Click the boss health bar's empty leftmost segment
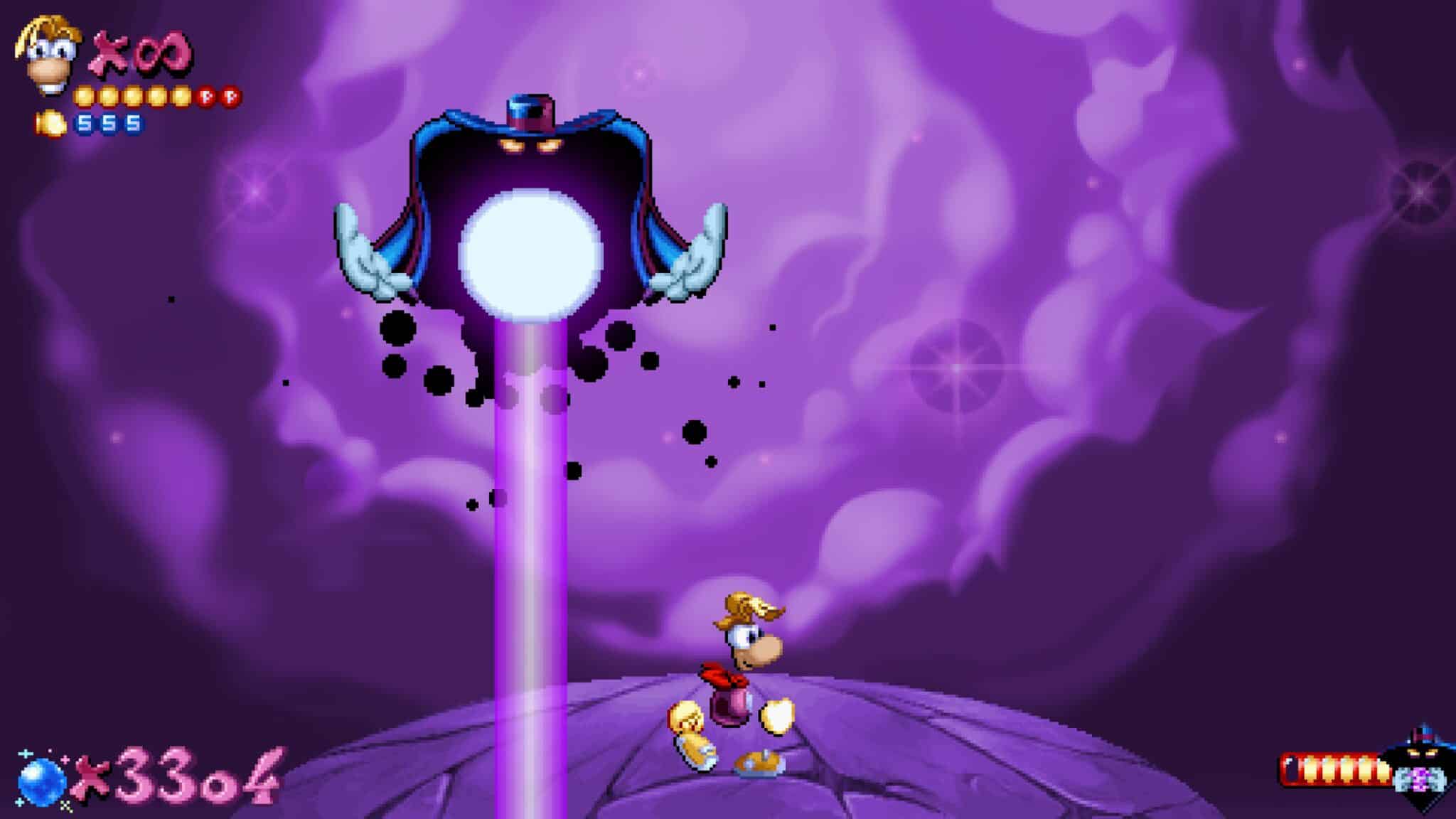 1292,767
